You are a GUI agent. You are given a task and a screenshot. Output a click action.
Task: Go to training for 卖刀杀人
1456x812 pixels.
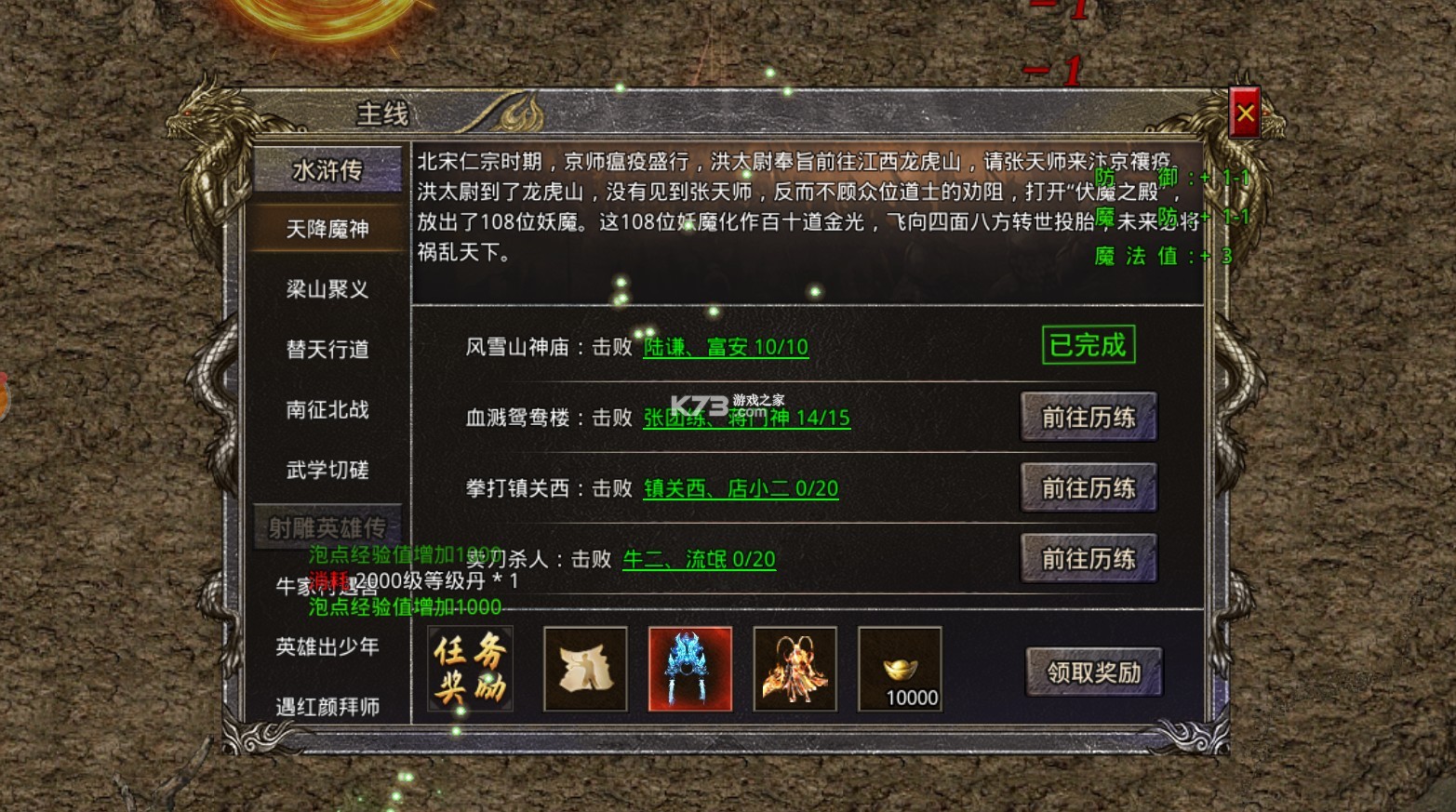[x=1089, y=559]
